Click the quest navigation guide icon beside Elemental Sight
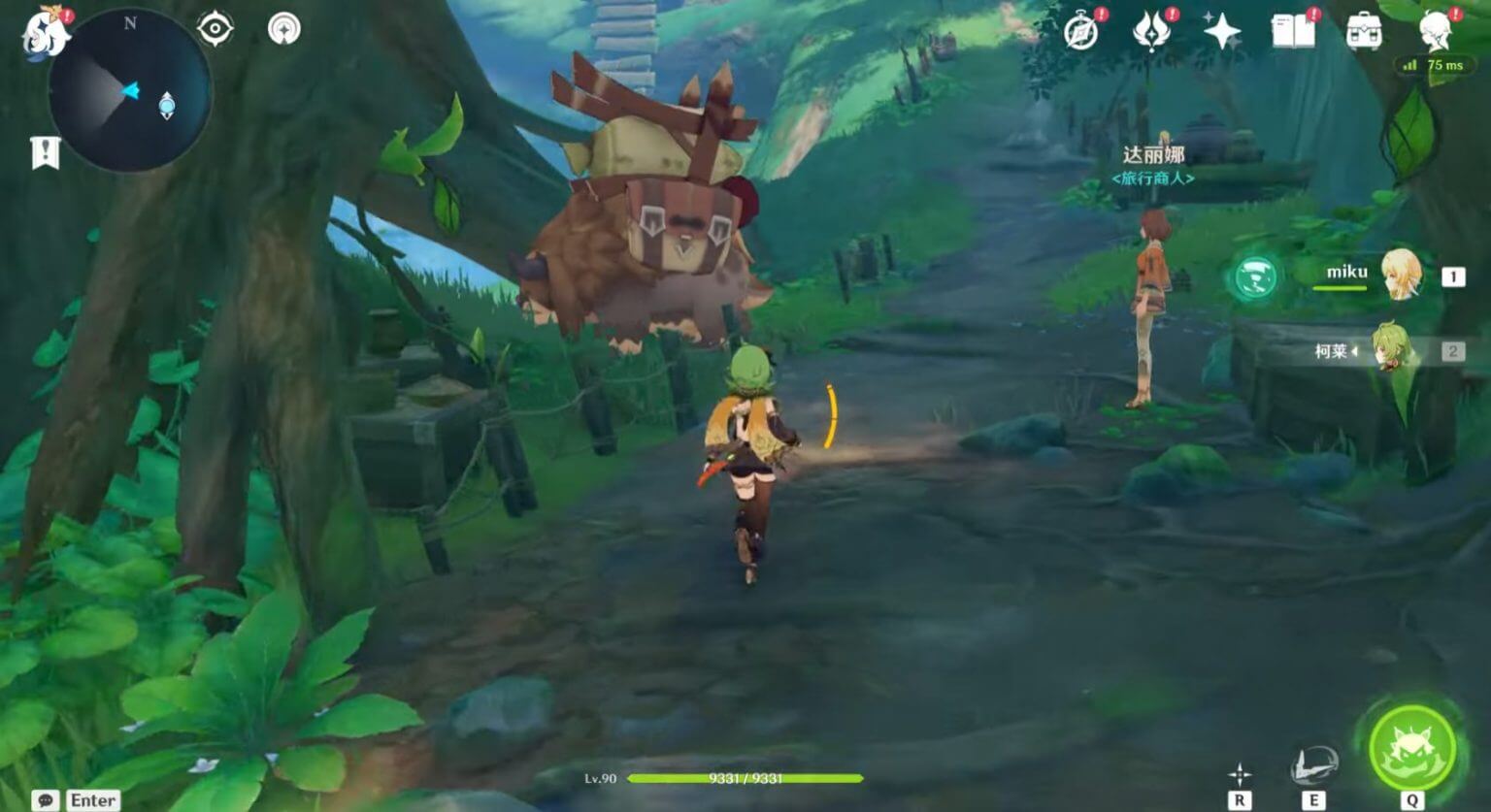 tap(282, 28)
